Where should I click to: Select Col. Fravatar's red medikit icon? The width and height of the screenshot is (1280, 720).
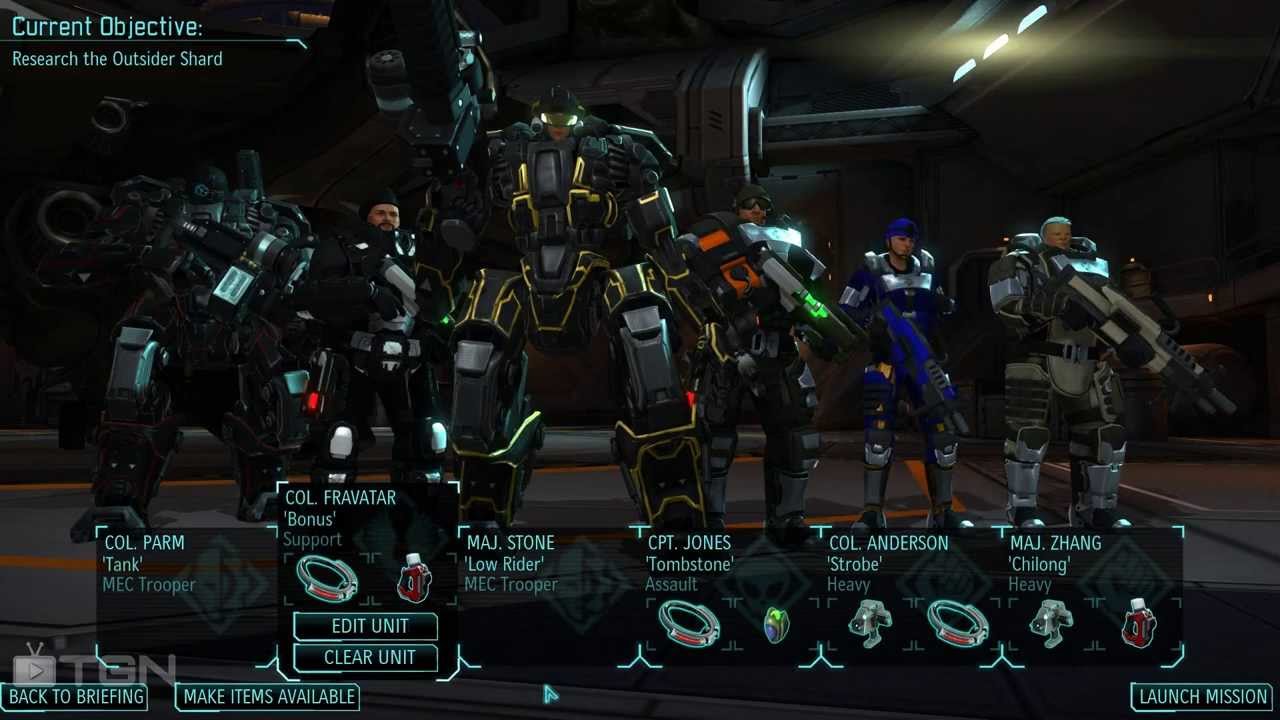pyautogui.click(x=414, y=578)
